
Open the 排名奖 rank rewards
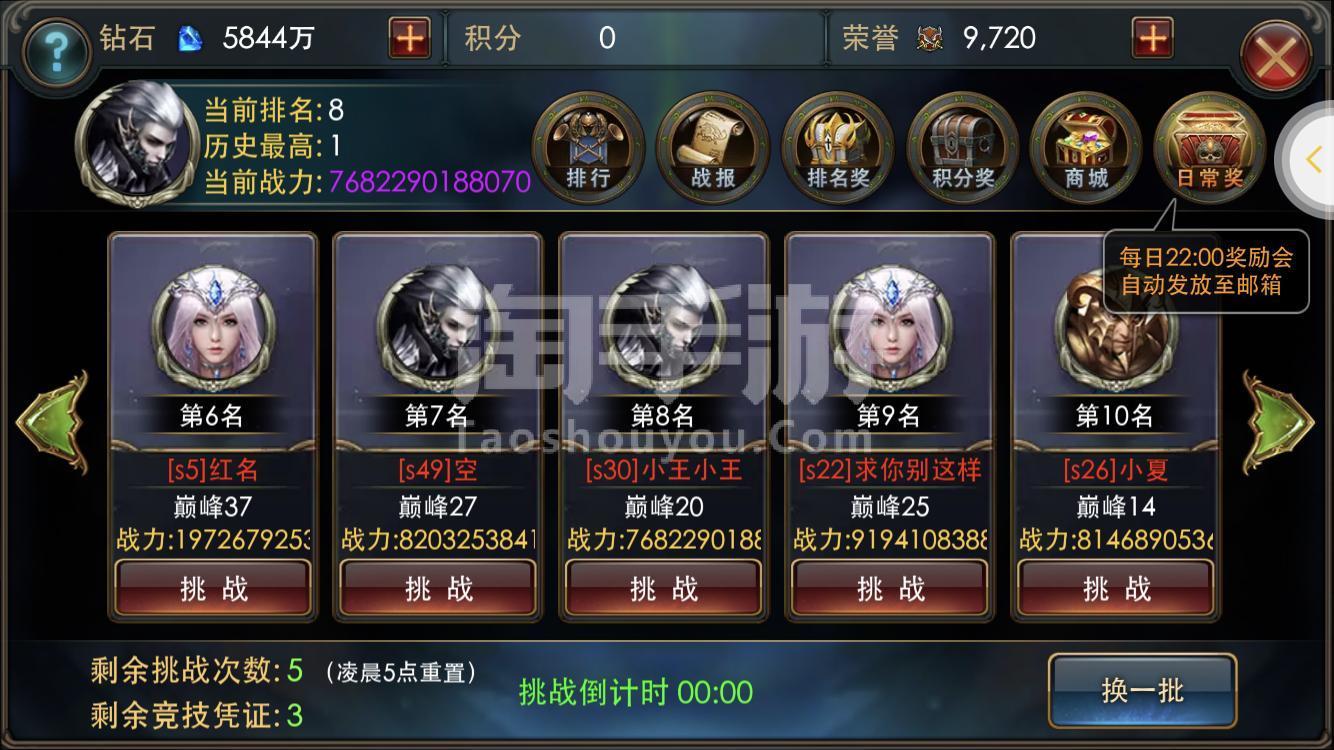[837, 148]
